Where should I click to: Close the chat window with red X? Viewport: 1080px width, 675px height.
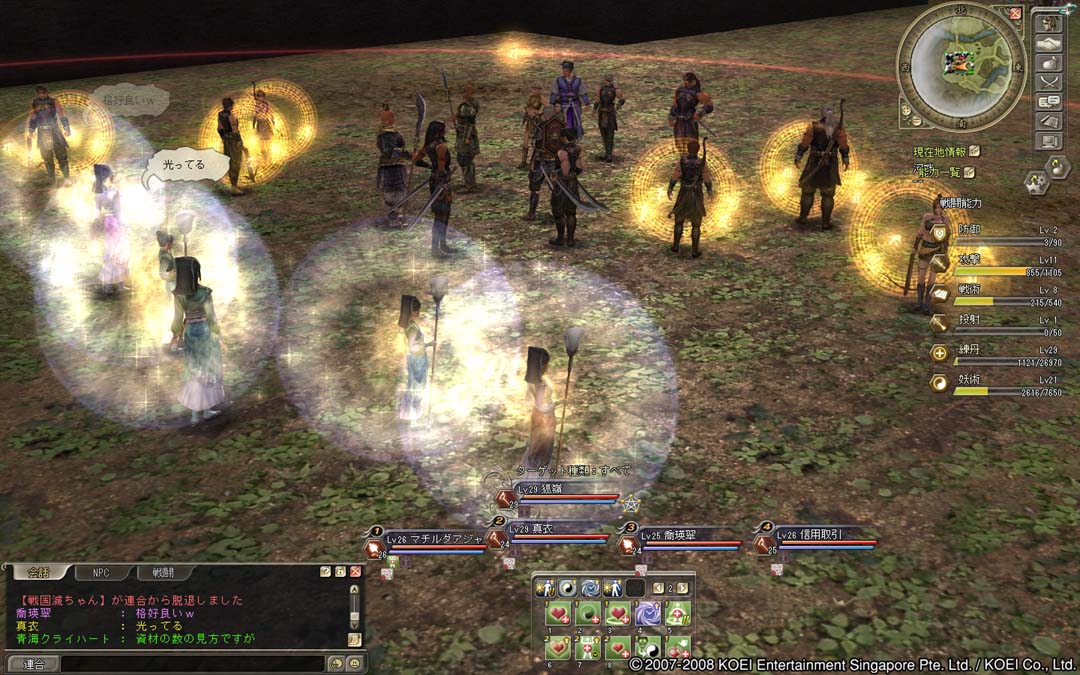click(x=355, y=571)
